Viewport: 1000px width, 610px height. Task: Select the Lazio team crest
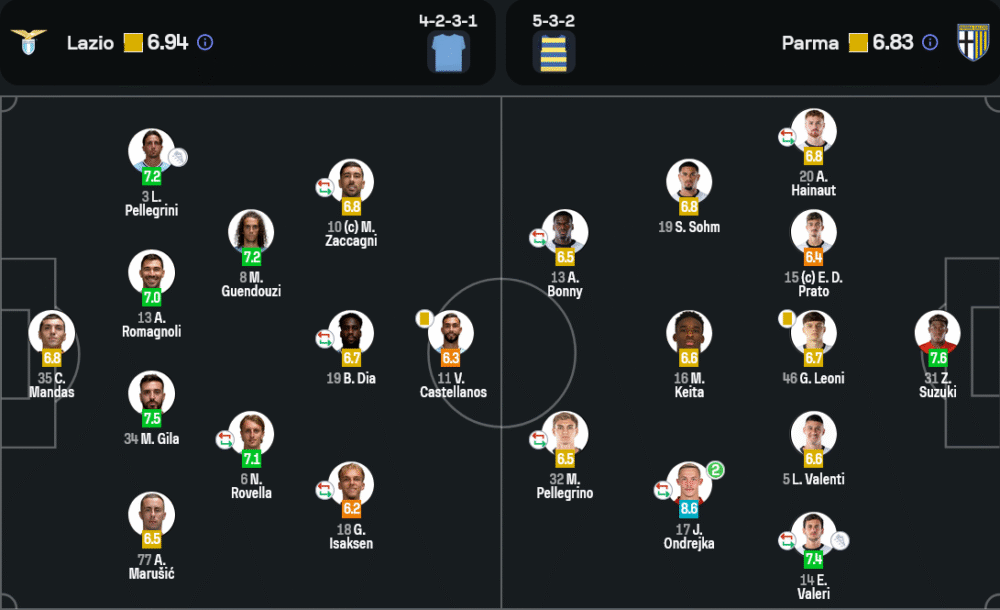pos(28,42)
